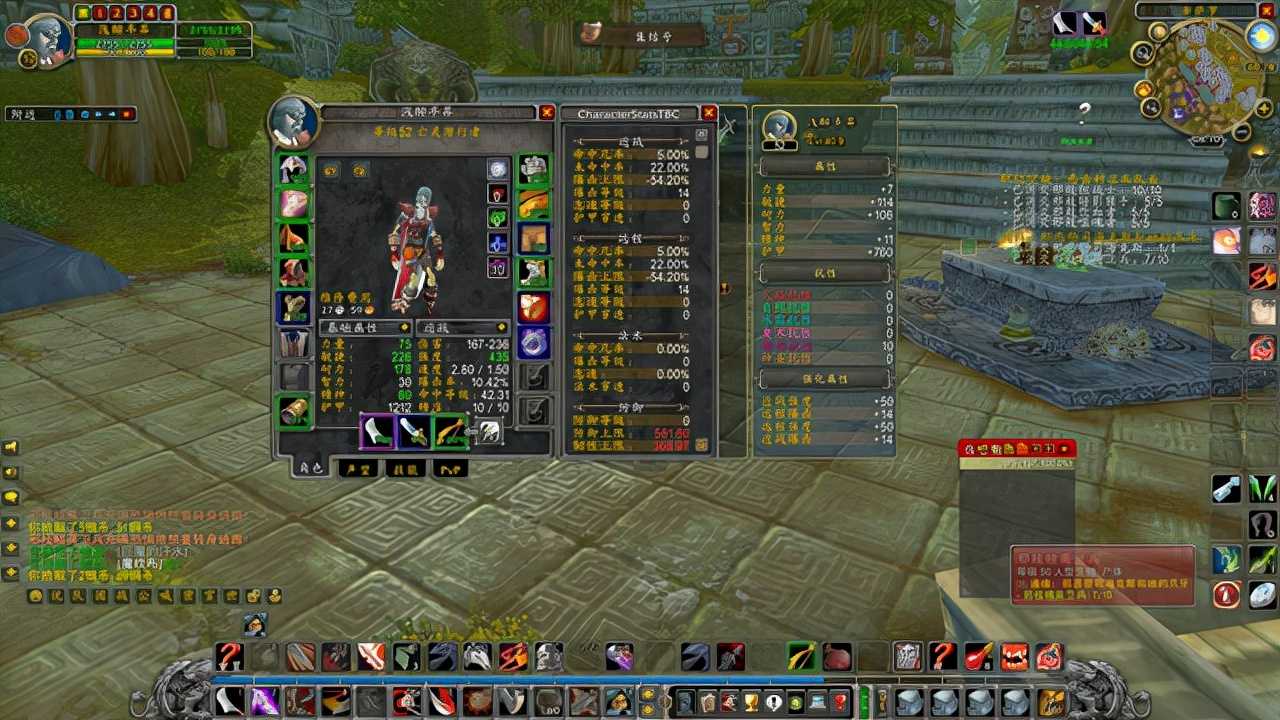Open the second tab below the character panel
The image size is (1280, 720).
[x=357, y=468]
